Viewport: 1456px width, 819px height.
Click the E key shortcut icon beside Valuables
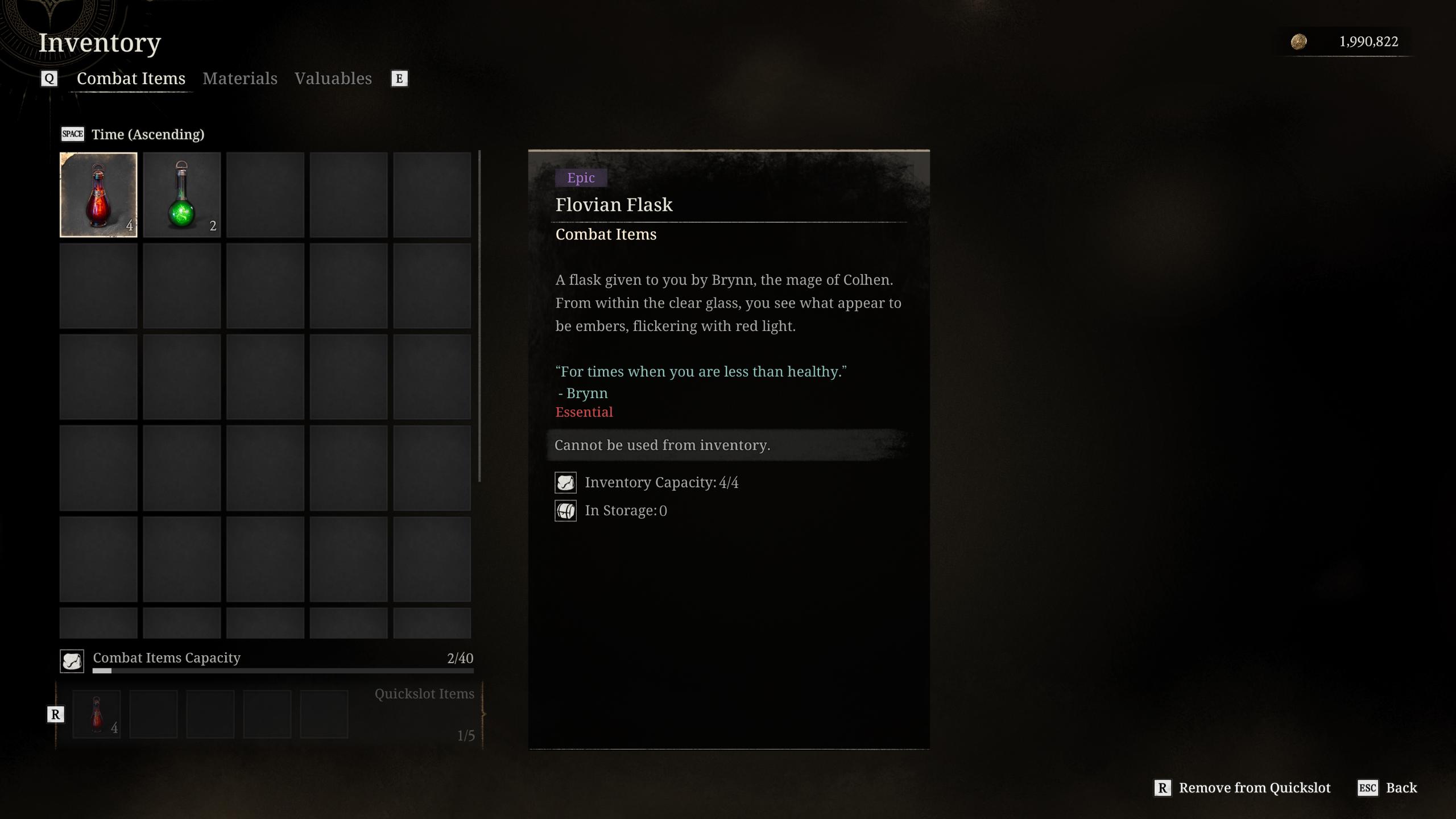tap(399, 78)
